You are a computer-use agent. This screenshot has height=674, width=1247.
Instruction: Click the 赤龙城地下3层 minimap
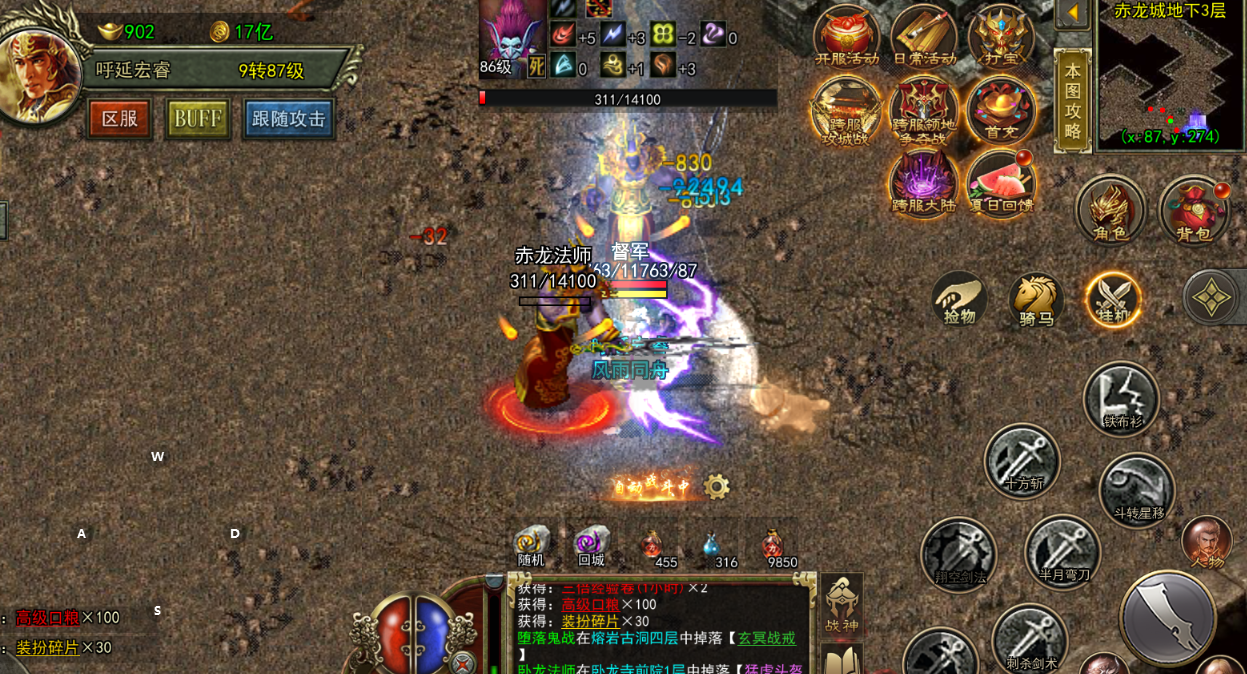tap(1170, 75)
